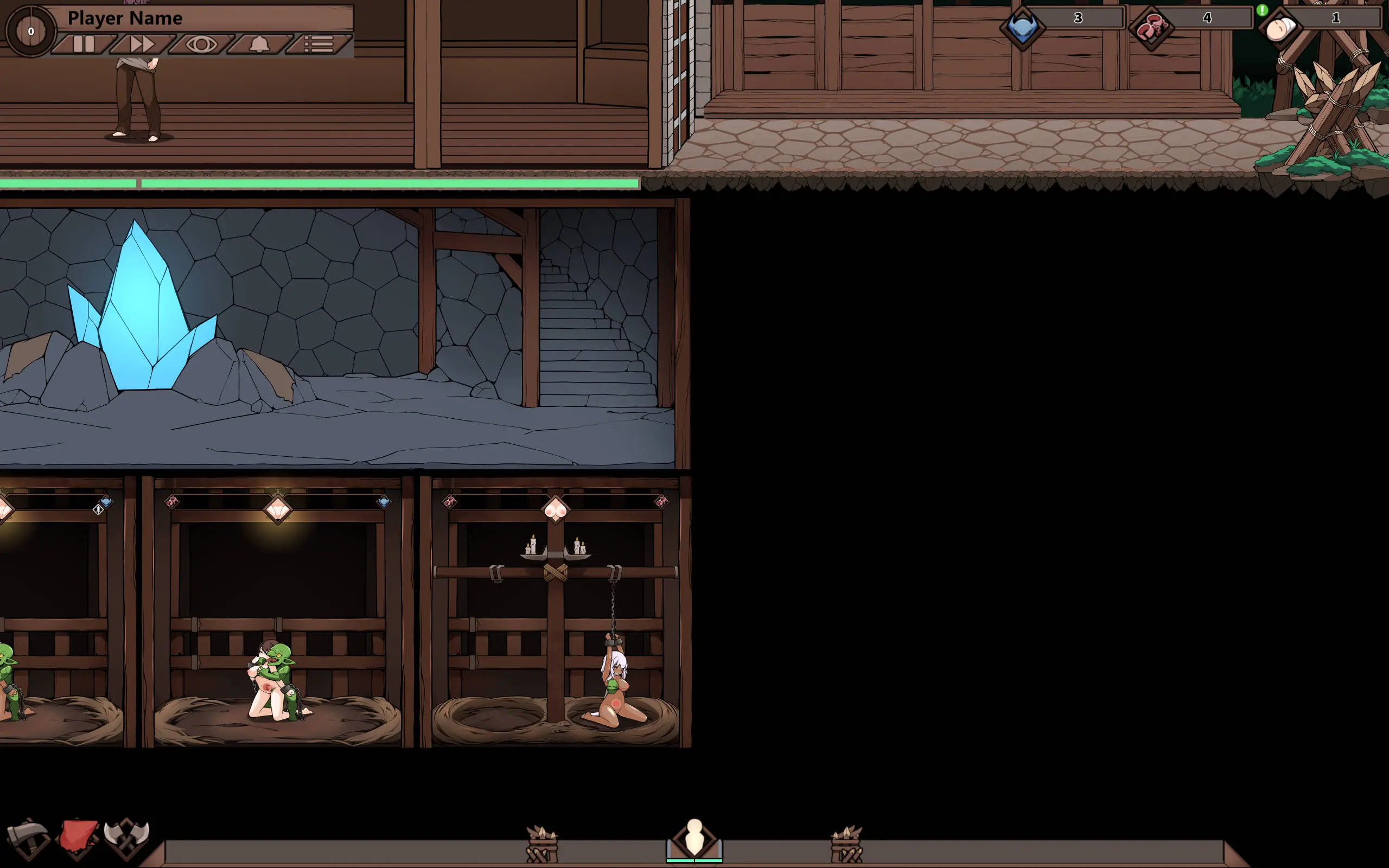Open the list menu button
1389x868 pixels.
pyautogui.click(x=318, y=44)
